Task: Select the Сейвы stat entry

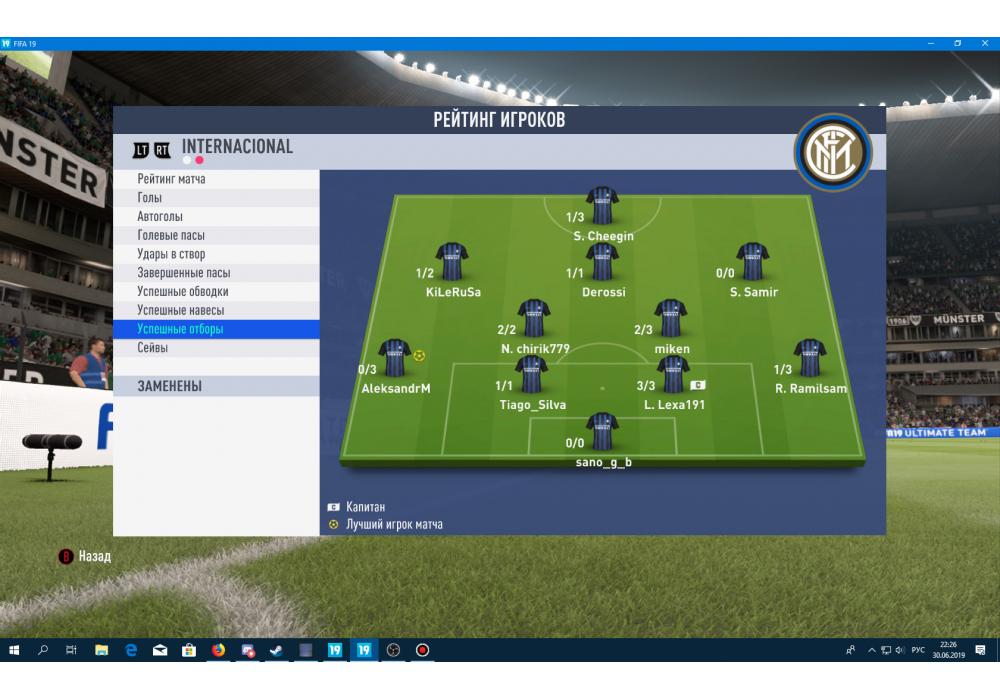Action: pos(153,348)
